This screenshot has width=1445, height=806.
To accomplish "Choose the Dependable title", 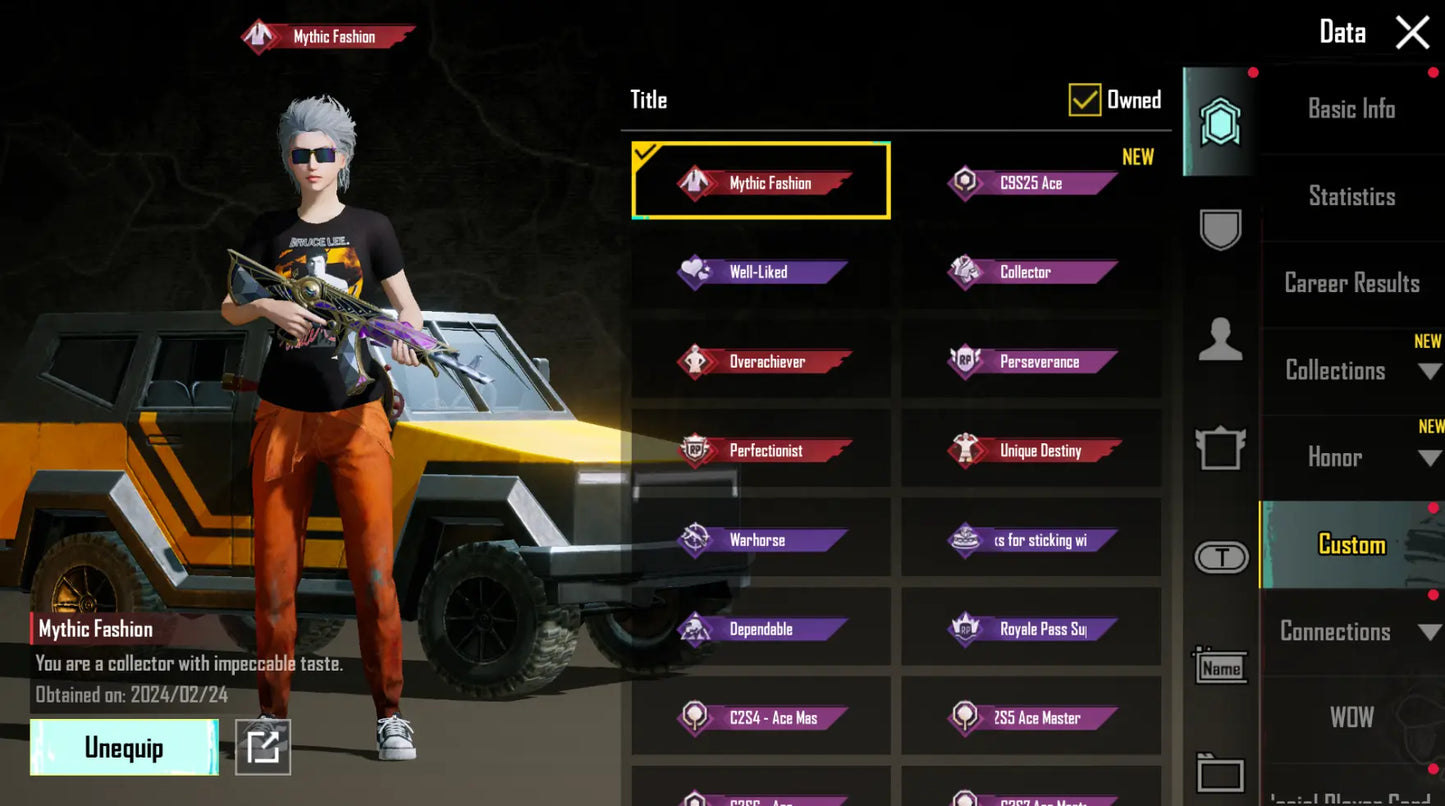I will 761,629.
